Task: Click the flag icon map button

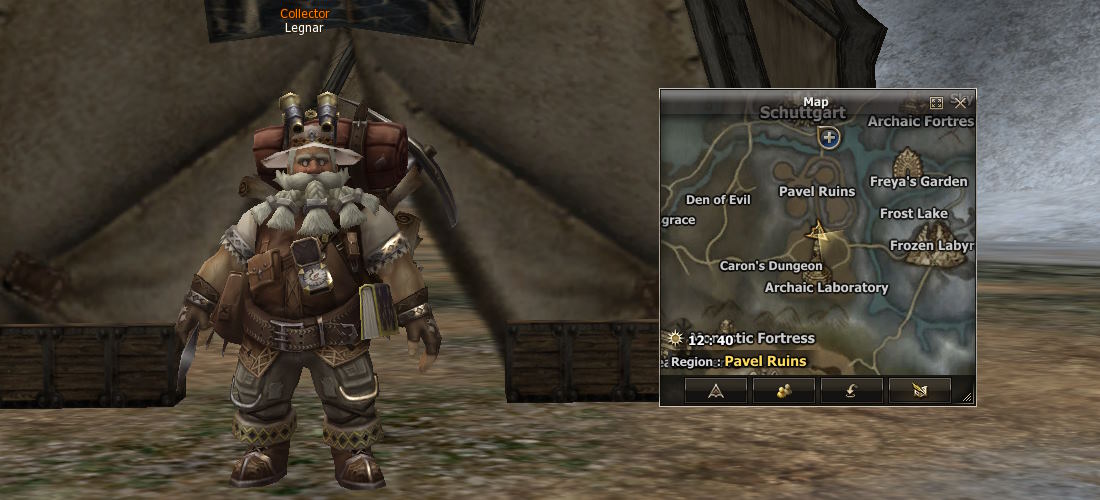Action: [920, 391]
